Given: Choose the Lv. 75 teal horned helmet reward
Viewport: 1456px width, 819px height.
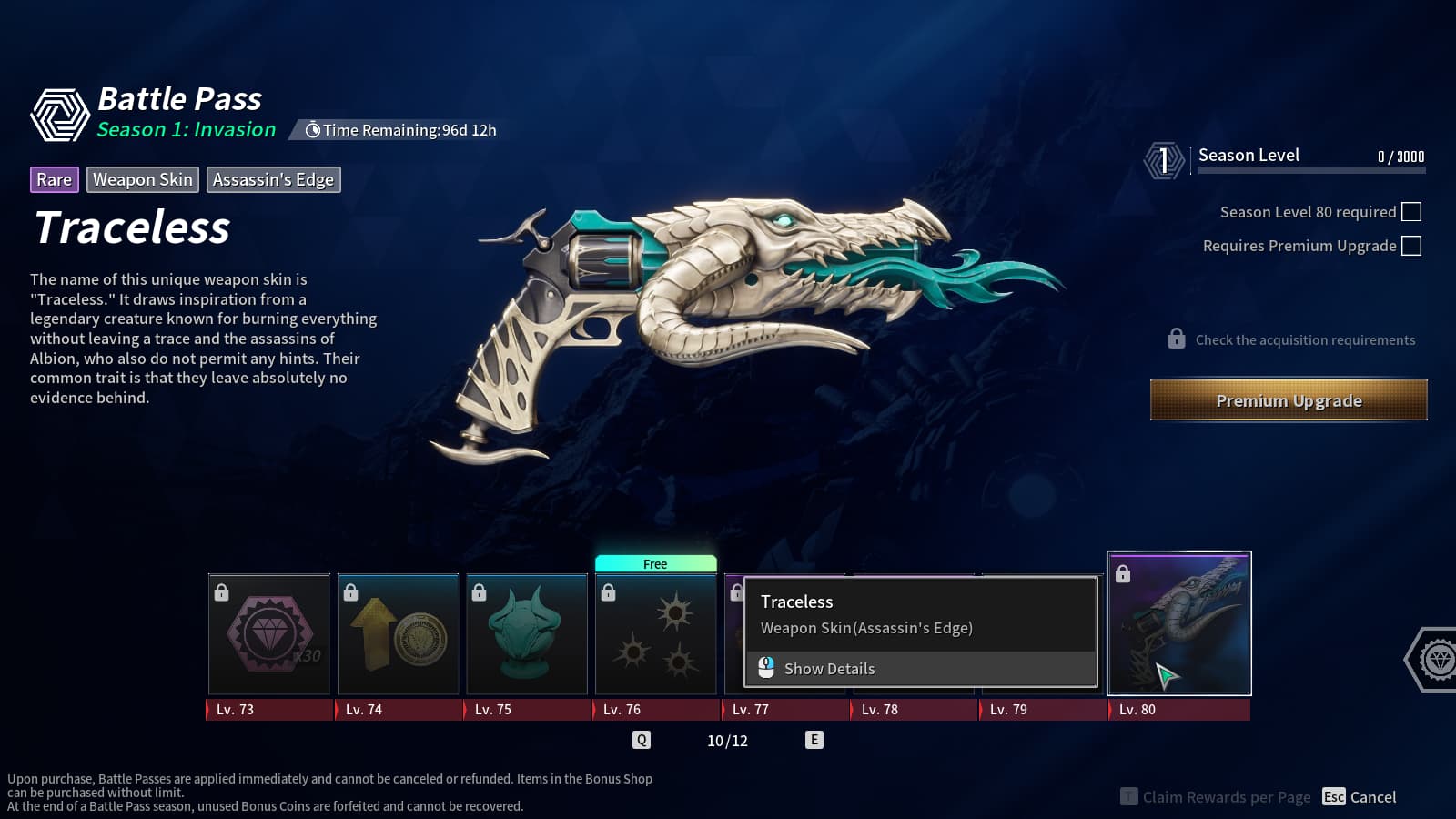Looking at the screenshot, I should point(527,634).
